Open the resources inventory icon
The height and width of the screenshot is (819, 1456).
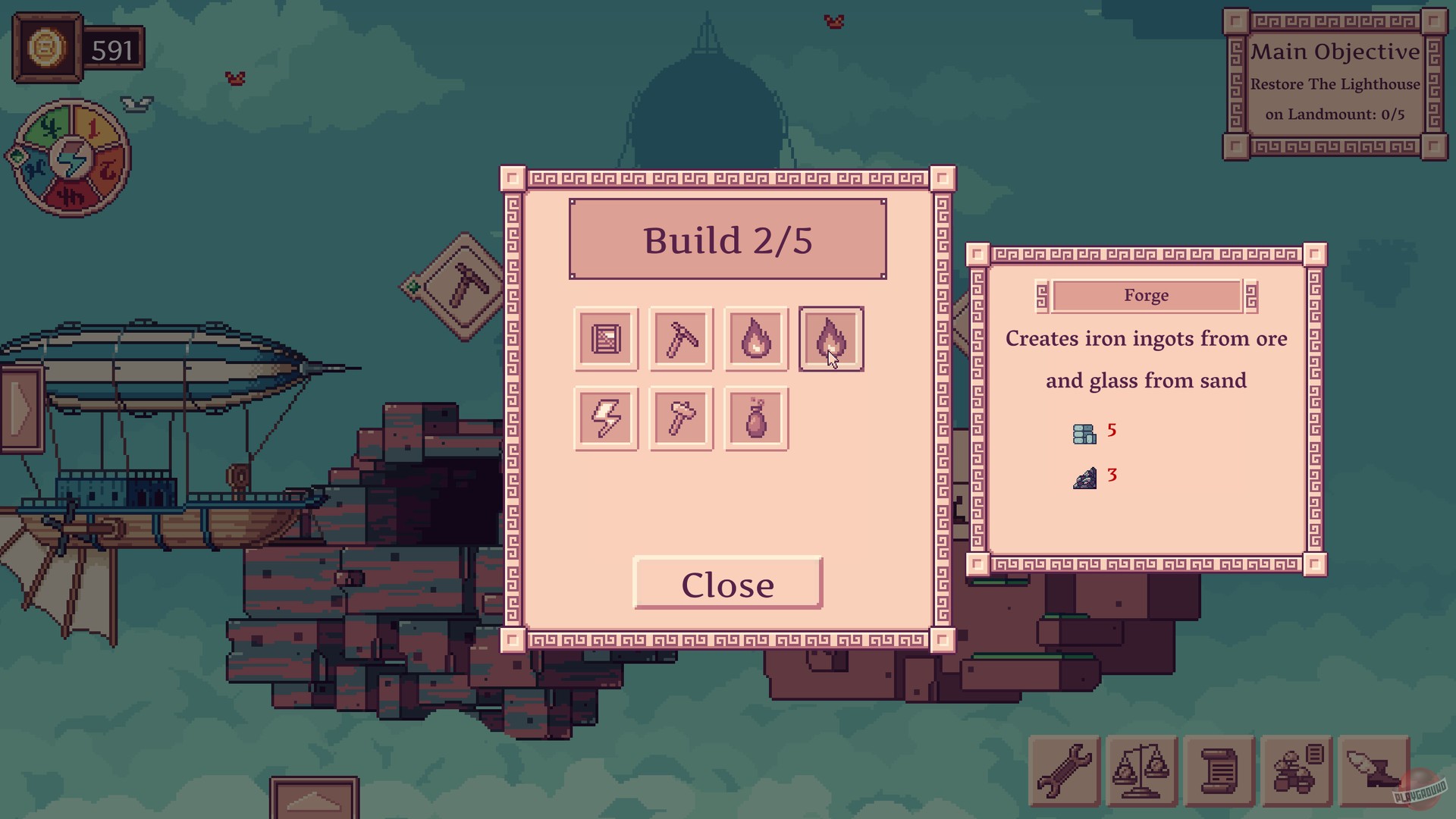click(1296, 770)
